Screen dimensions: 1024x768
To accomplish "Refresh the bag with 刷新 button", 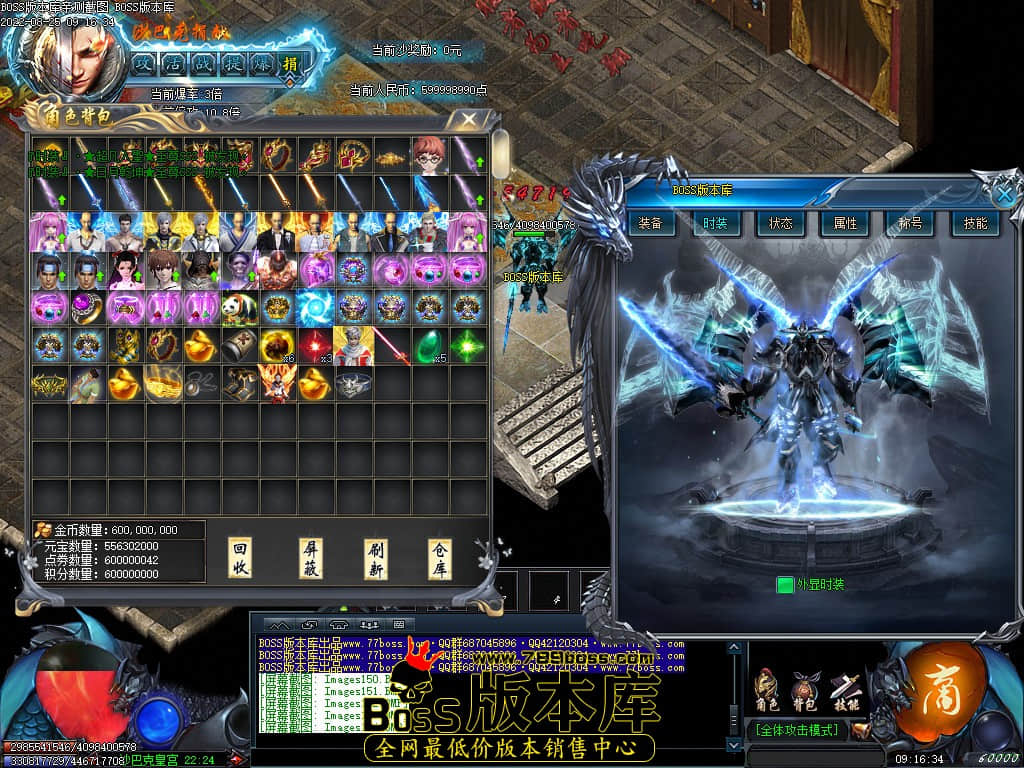I will (x=376, y=558).
